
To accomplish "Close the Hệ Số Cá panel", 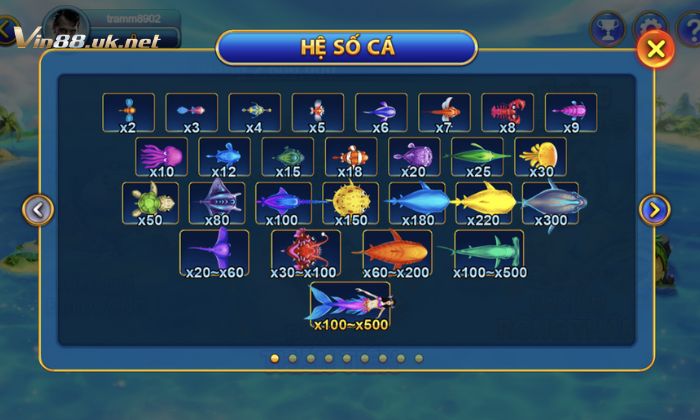I will (655, 49).
